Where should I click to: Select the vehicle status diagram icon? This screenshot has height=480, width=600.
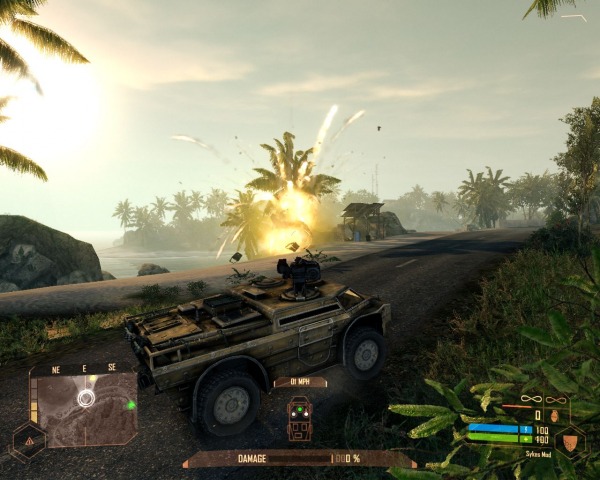(300, 419)
